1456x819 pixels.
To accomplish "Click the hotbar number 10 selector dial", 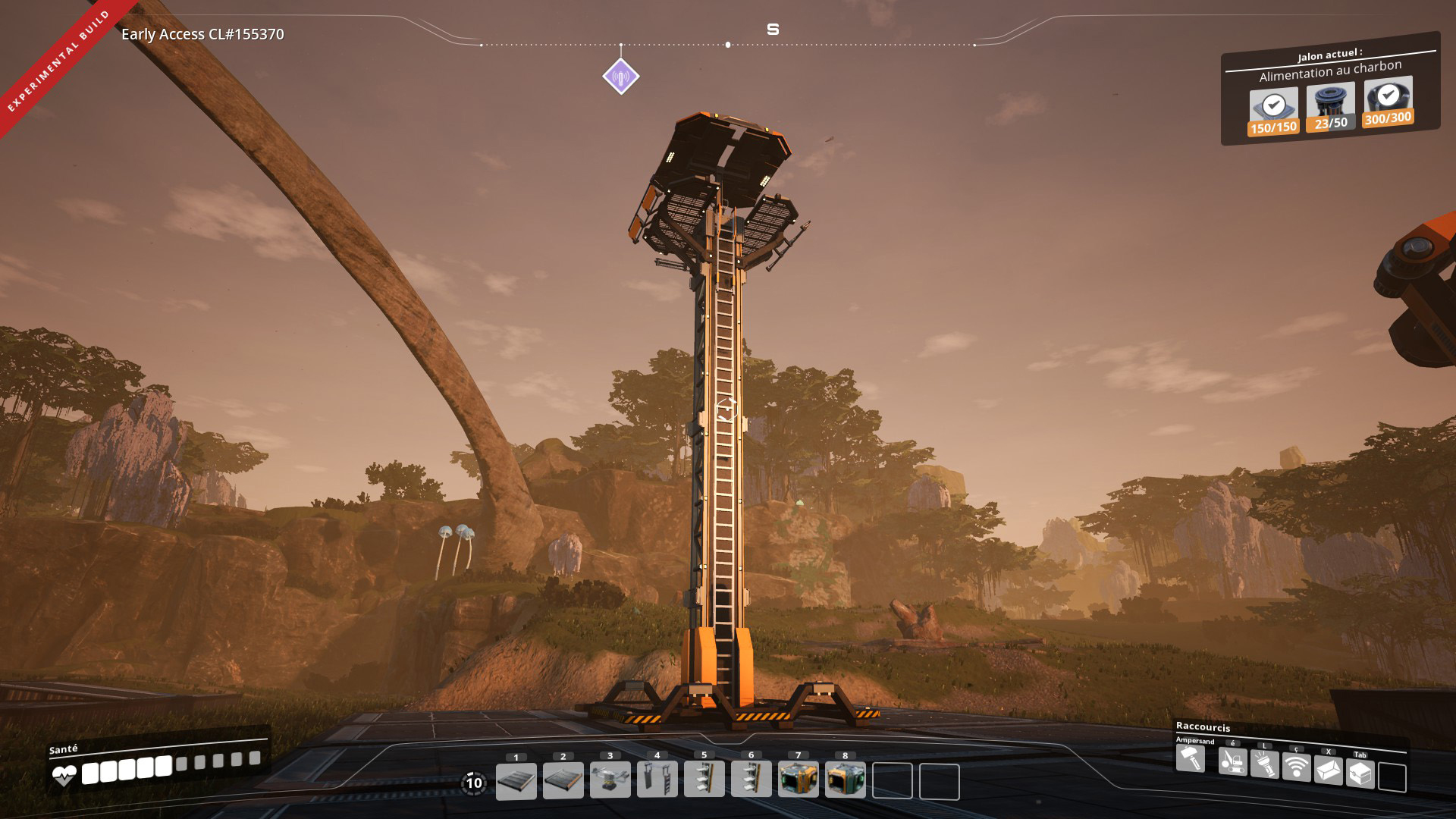I will pyautogui.click(x=474, y=783).
